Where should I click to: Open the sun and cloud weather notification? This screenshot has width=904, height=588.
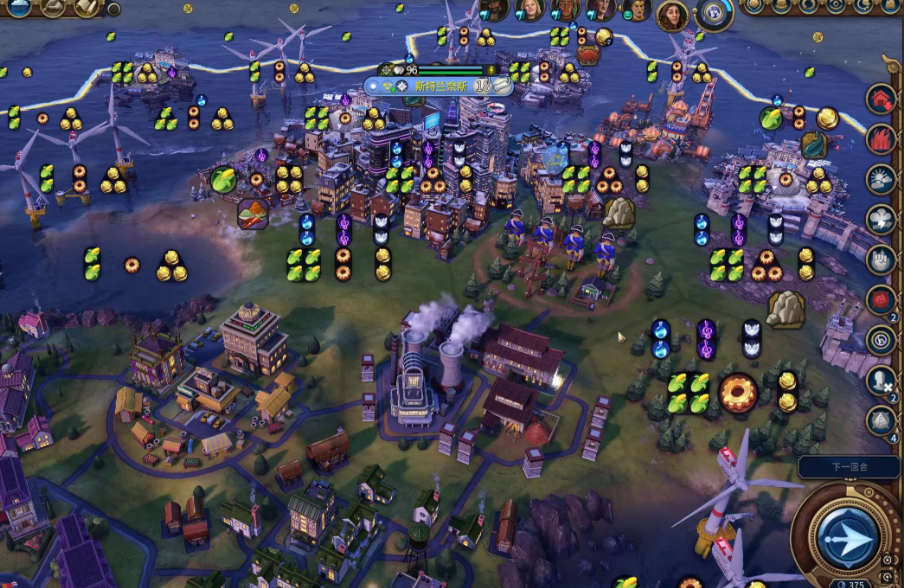click(x=881, y=179)
